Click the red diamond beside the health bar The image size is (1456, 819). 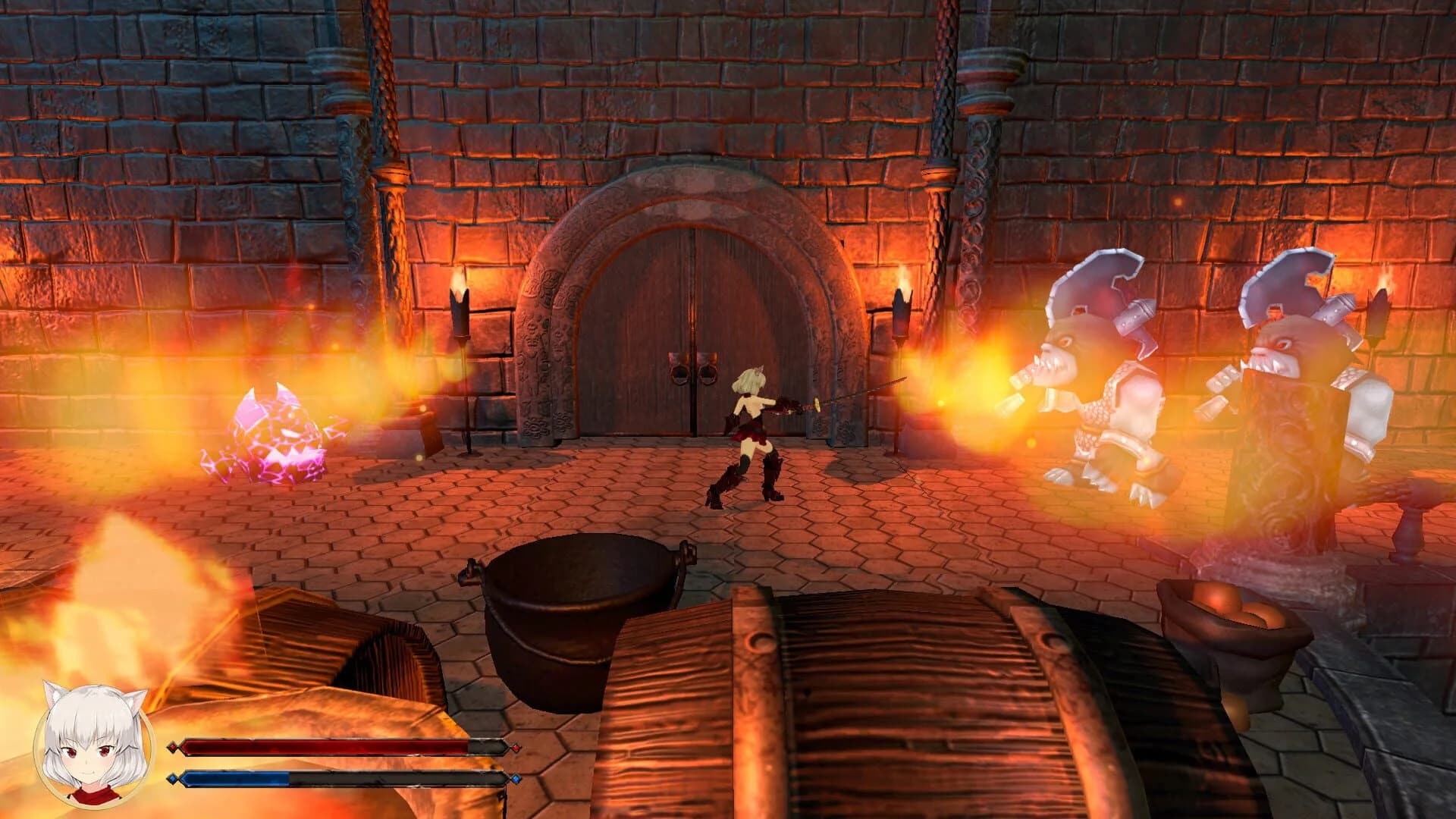[x=173, y=745]
